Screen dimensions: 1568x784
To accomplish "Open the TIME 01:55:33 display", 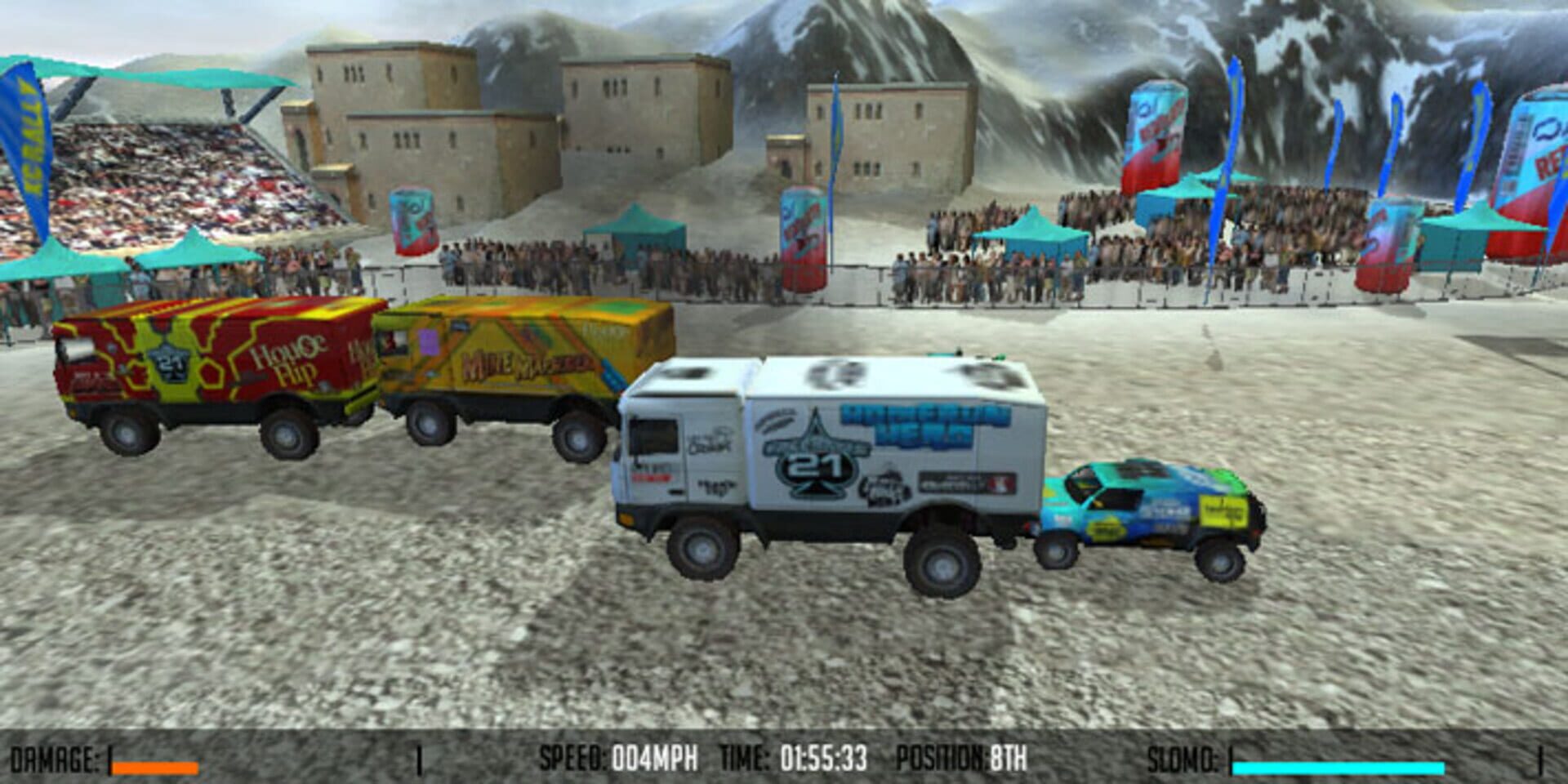I will 792,757.
